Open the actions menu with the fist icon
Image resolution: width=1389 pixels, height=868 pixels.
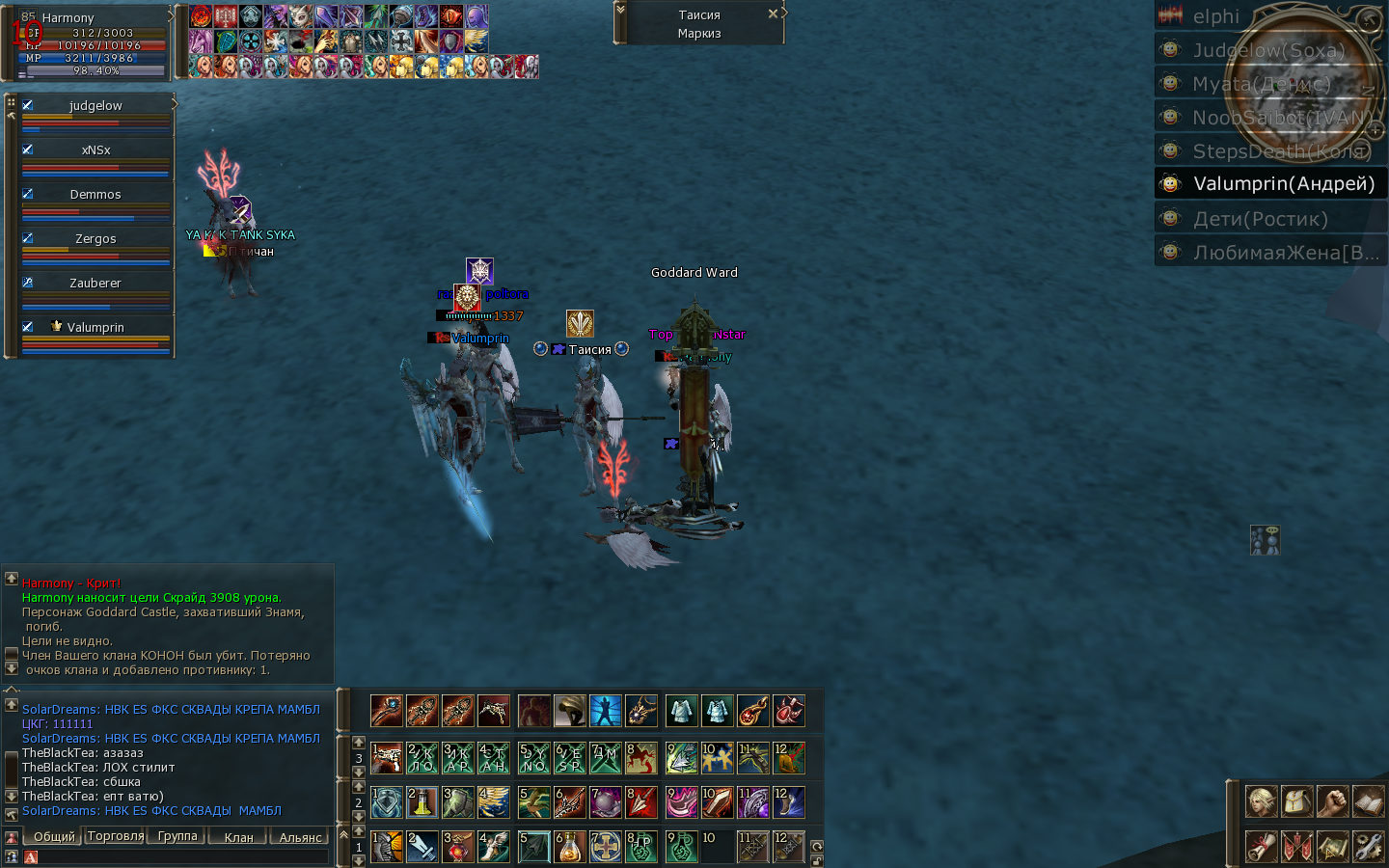(x=1332, y=801)
